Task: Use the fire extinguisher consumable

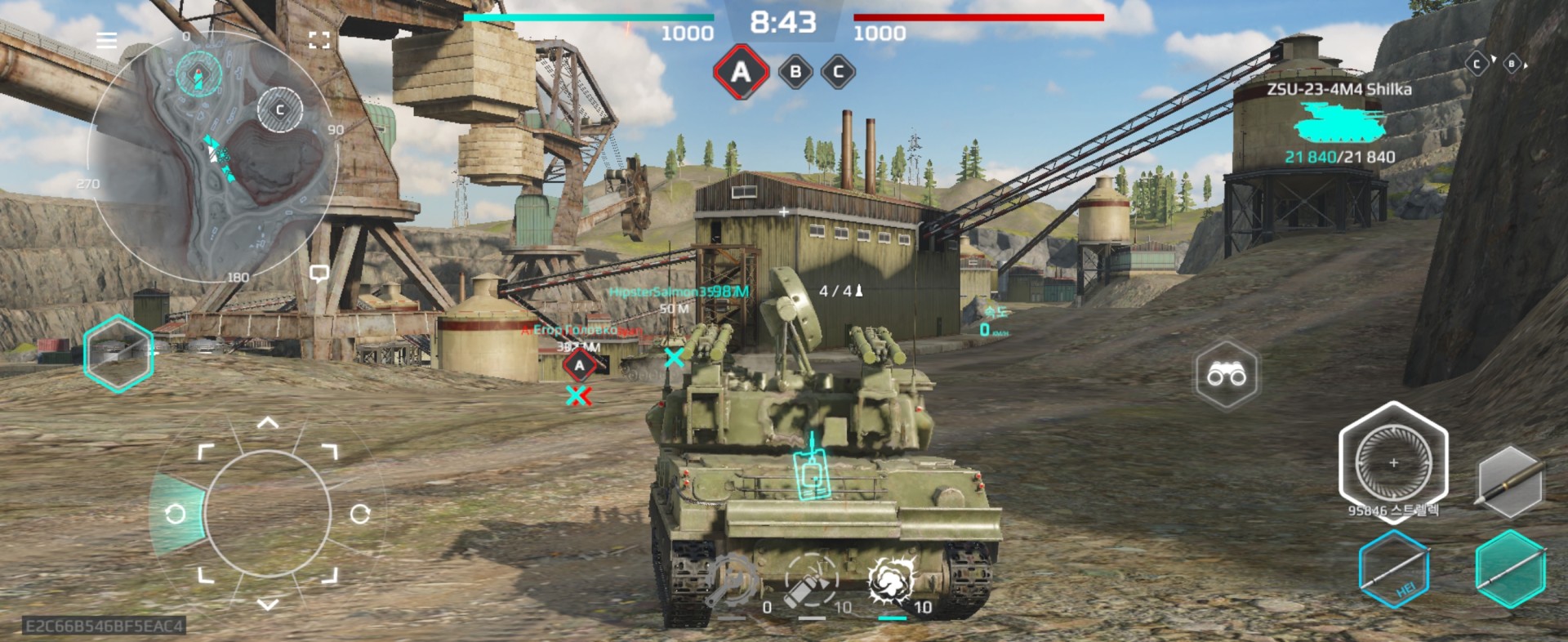Action: click(812, 582)
